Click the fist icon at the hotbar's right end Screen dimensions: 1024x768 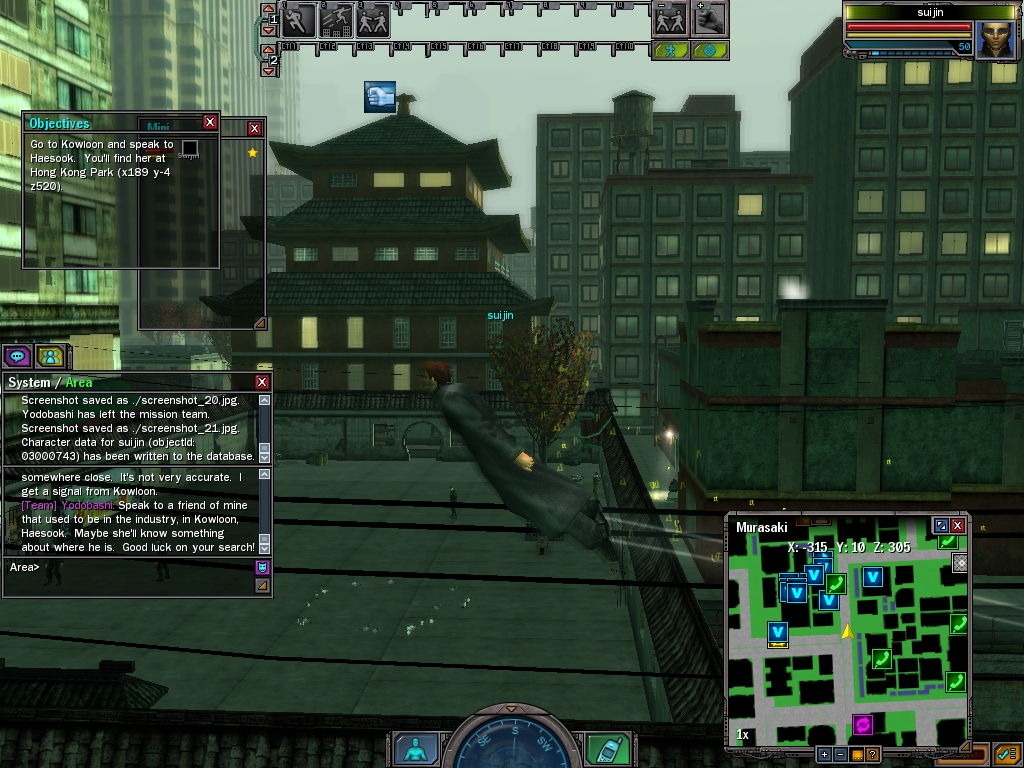709,19
